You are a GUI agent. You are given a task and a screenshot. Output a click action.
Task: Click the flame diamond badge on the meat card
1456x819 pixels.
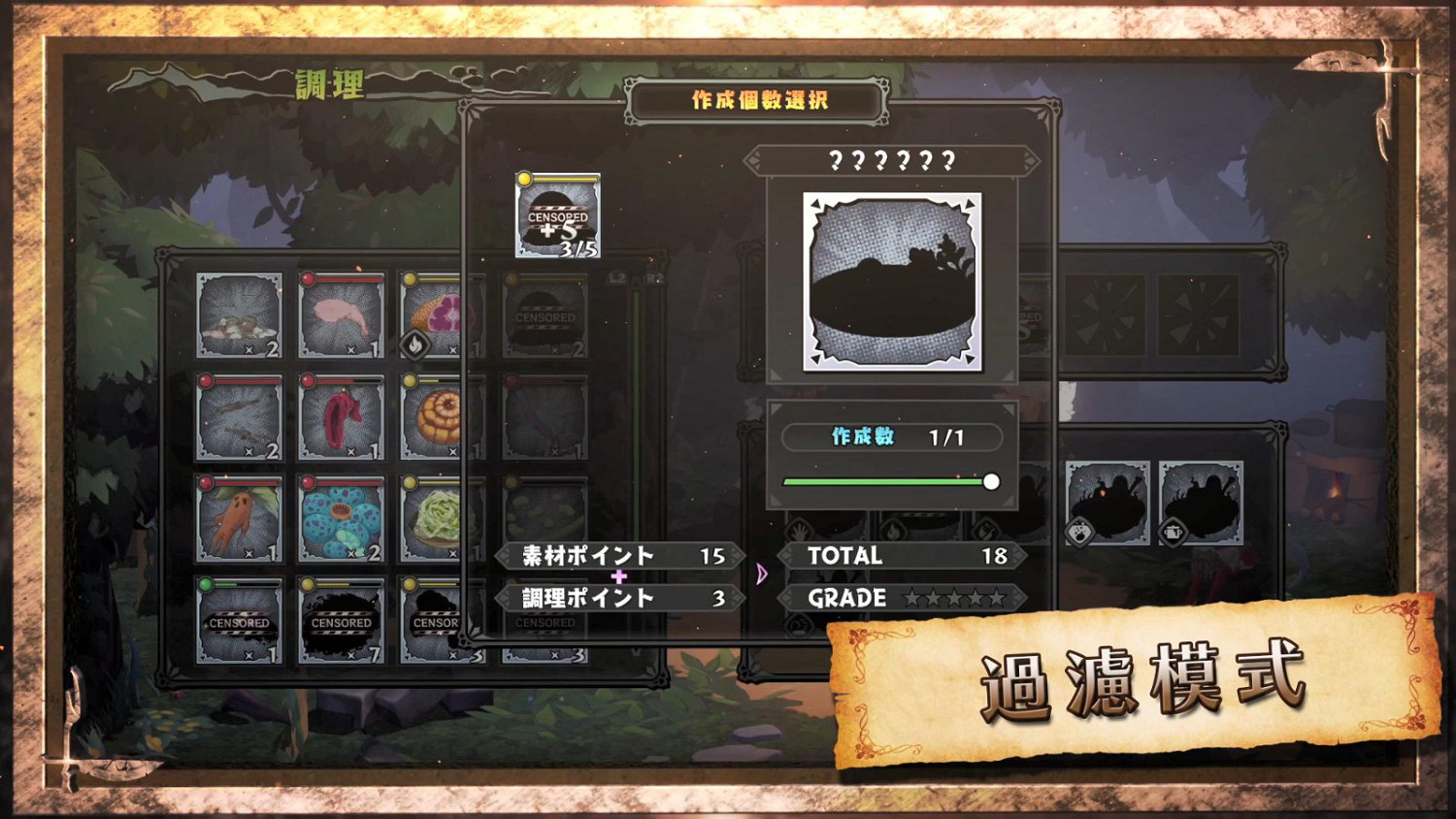click(x=415, y=346)
